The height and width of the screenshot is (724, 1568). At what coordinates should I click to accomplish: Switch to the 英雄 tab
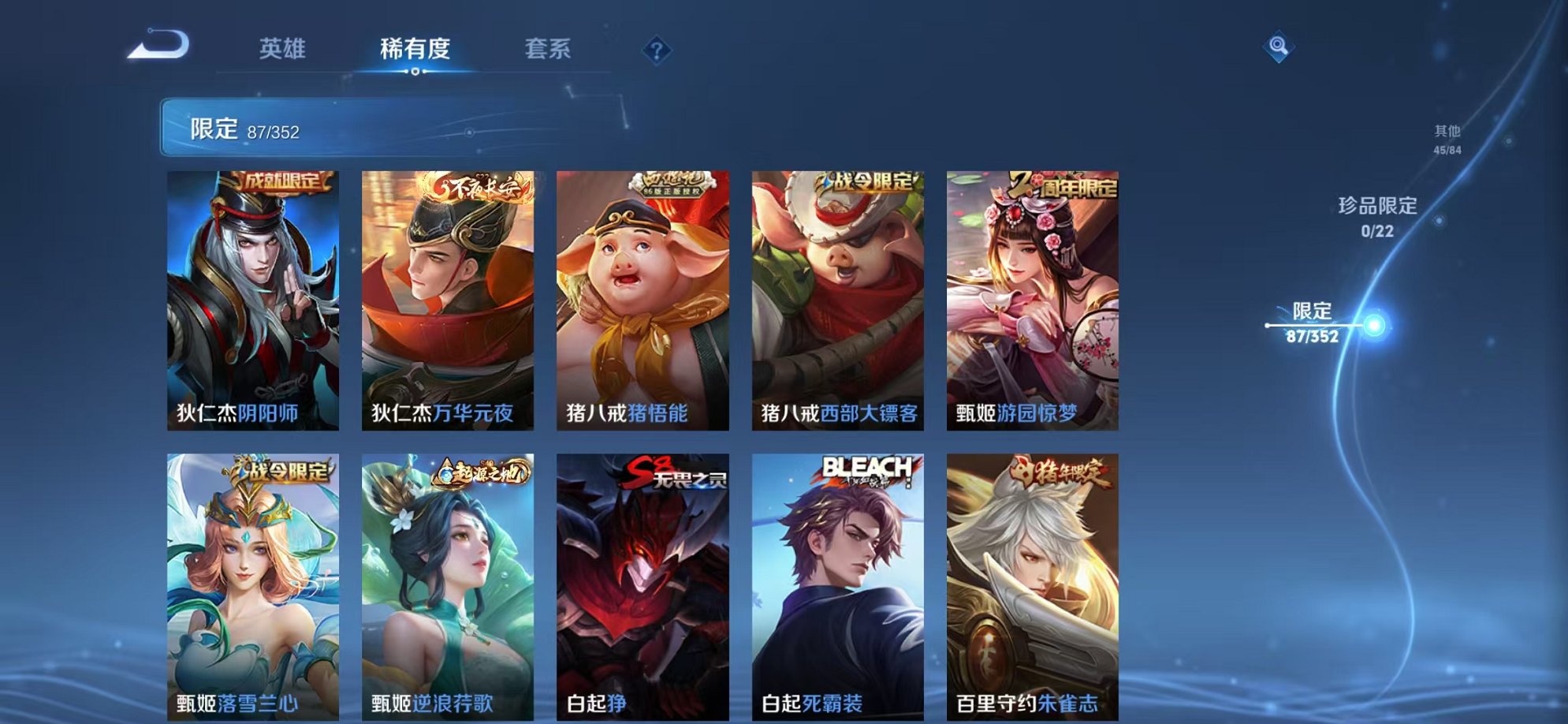[x=284, y=49]
